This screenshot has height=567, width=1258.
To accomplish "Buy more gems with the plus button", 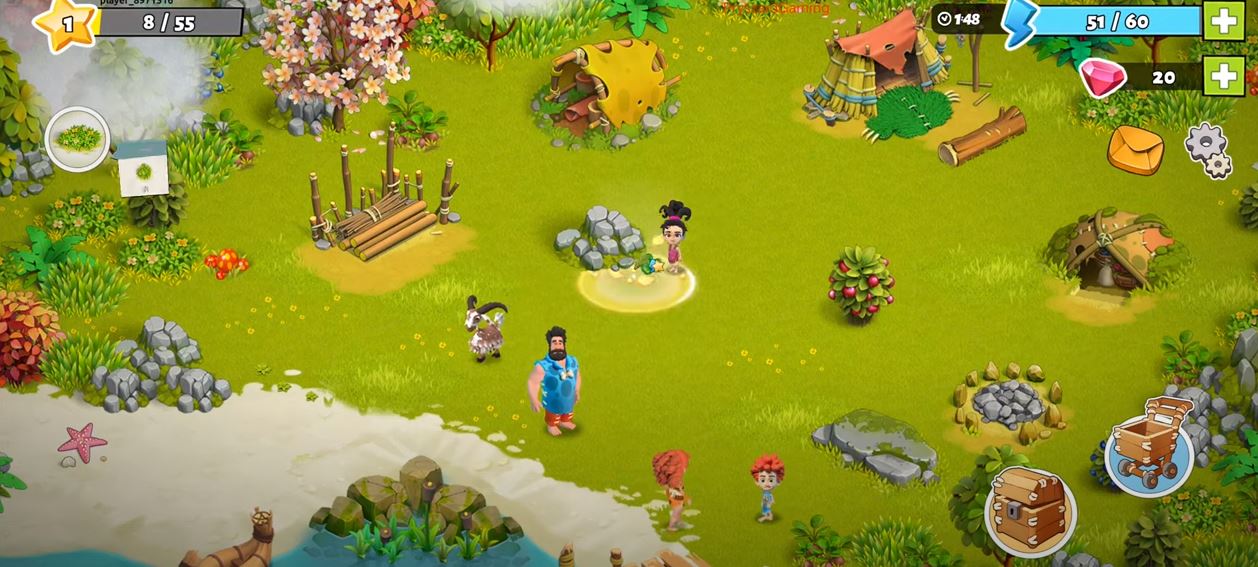I will 1223,77.
